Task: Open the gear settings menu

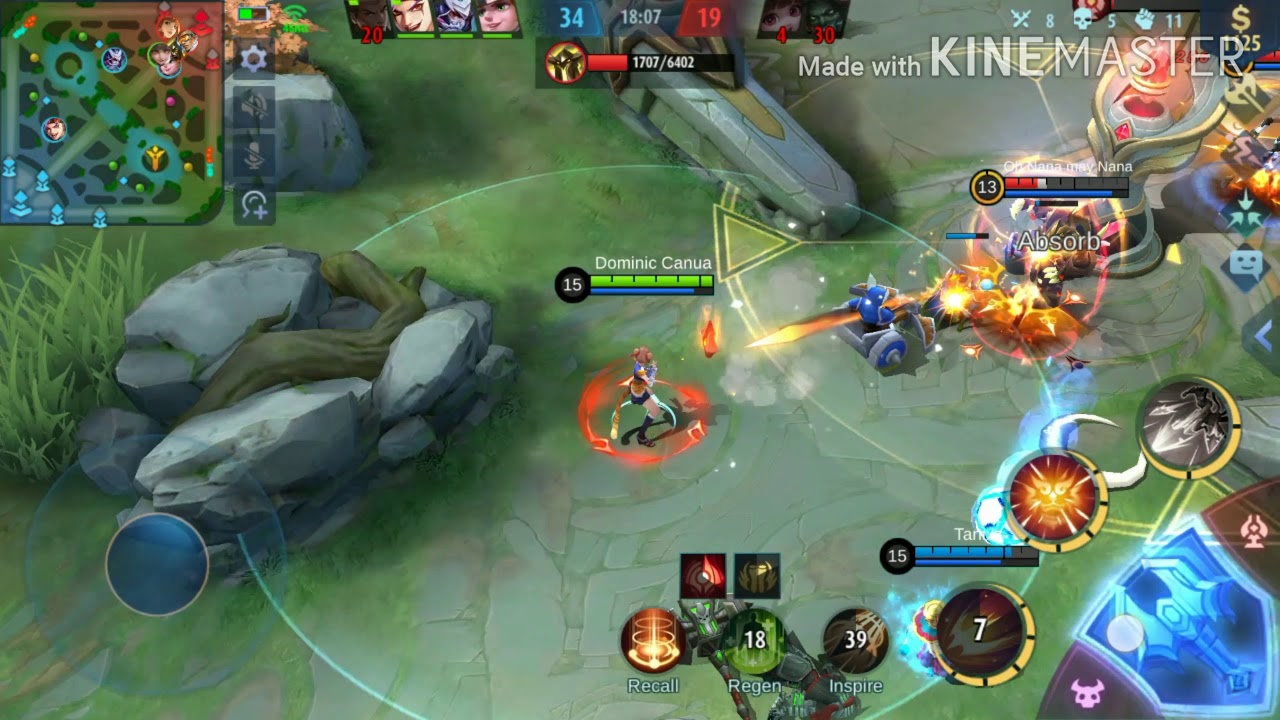Action: tap(254, 59)
